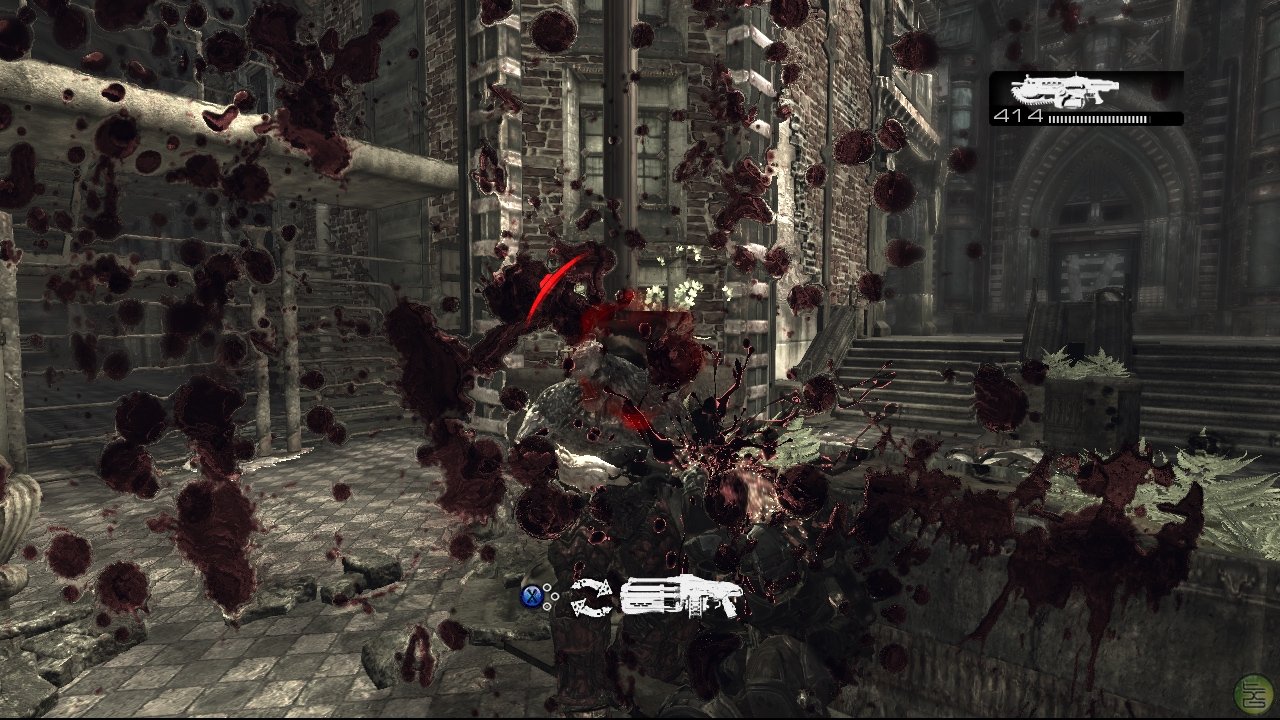This screenshot has height=720, width=1280.
Task: Click the weapon pickup icon beside the swap arrows
Action: pyautogui.click(x=682, y=597)
